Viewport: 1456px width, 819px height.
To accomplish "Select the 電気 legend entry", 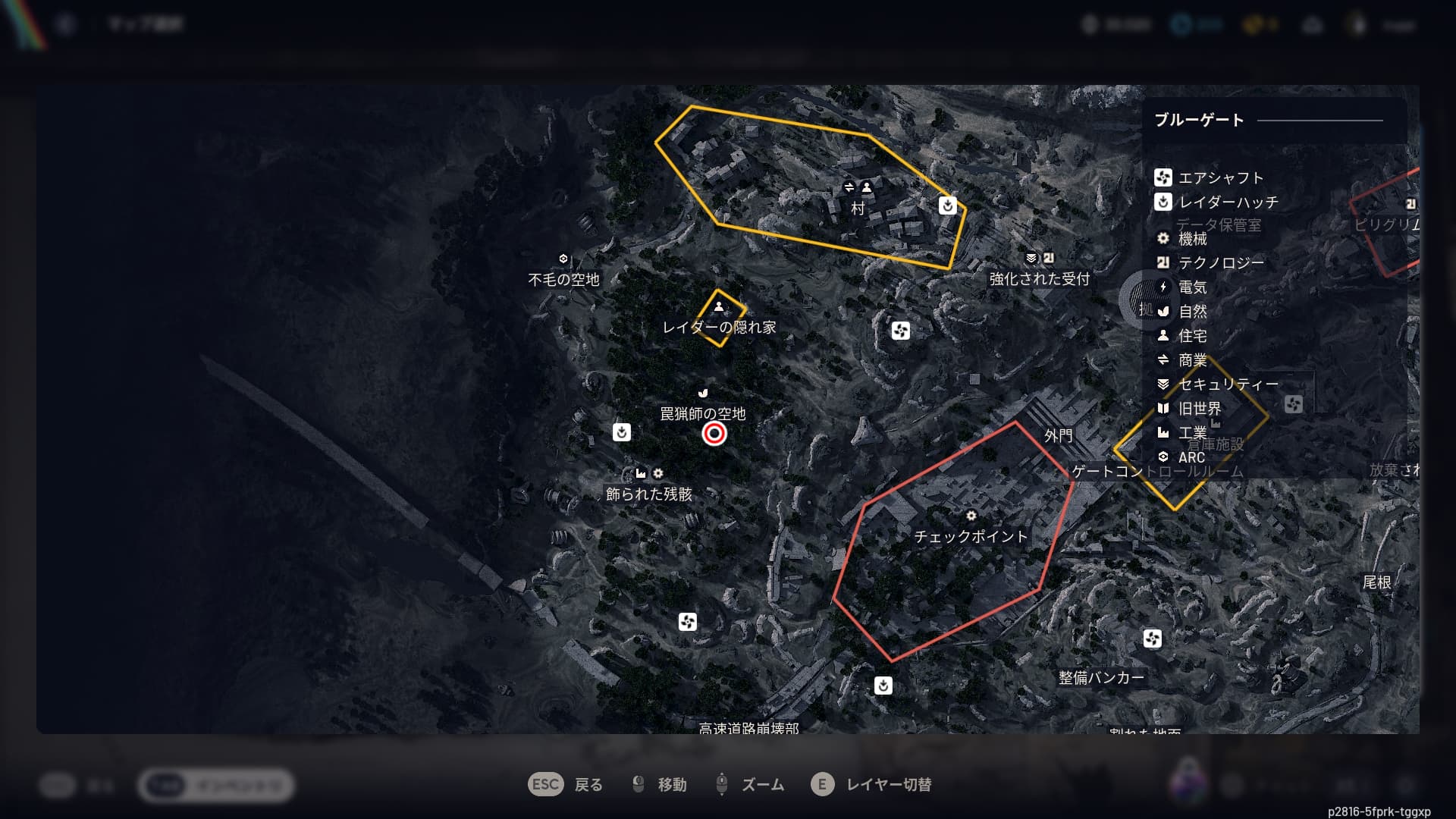I will (x=1192, y=287).
